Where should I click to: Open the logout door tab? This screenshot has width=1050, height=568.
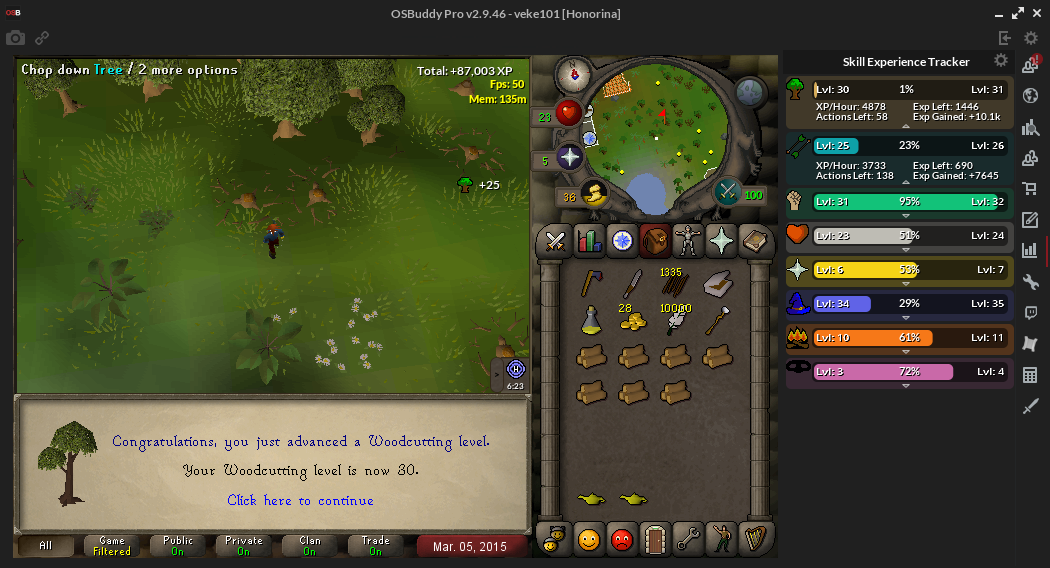(653, 539)
